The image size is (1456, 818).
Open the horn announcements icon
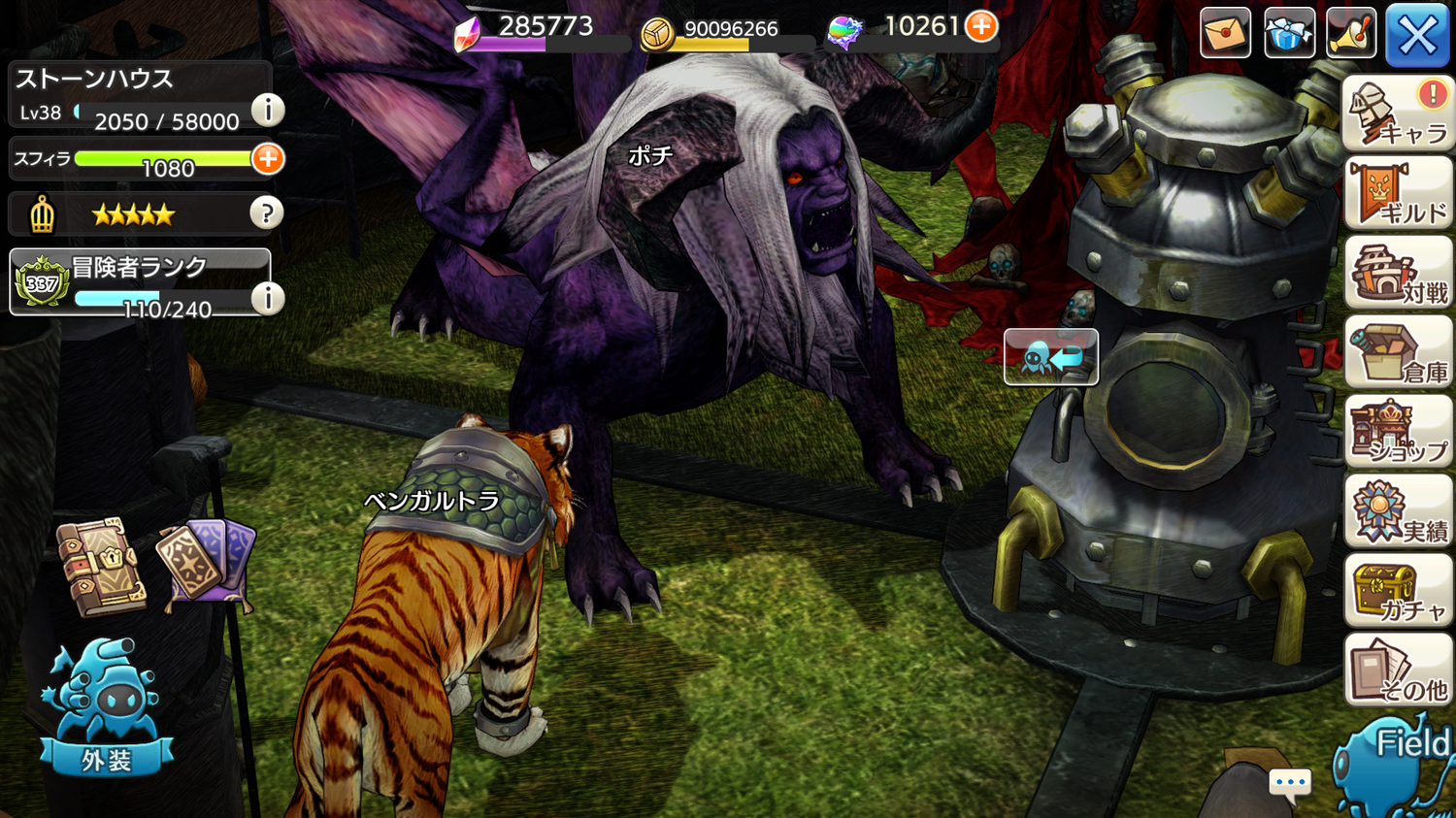click(1351, 33)
